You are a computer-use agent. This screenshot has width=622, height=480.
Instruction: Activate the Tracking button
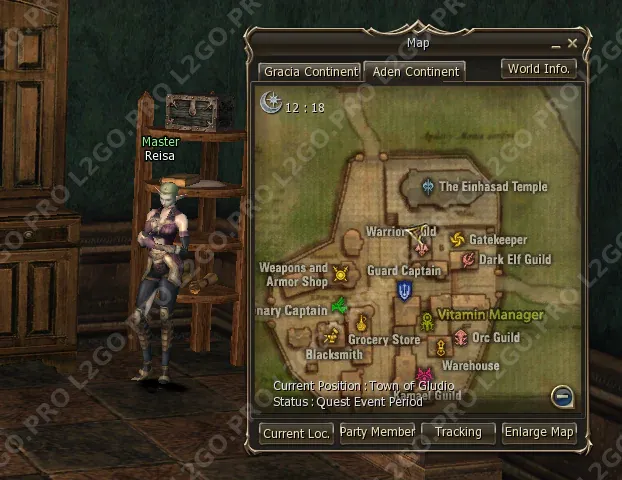point(458,432)
